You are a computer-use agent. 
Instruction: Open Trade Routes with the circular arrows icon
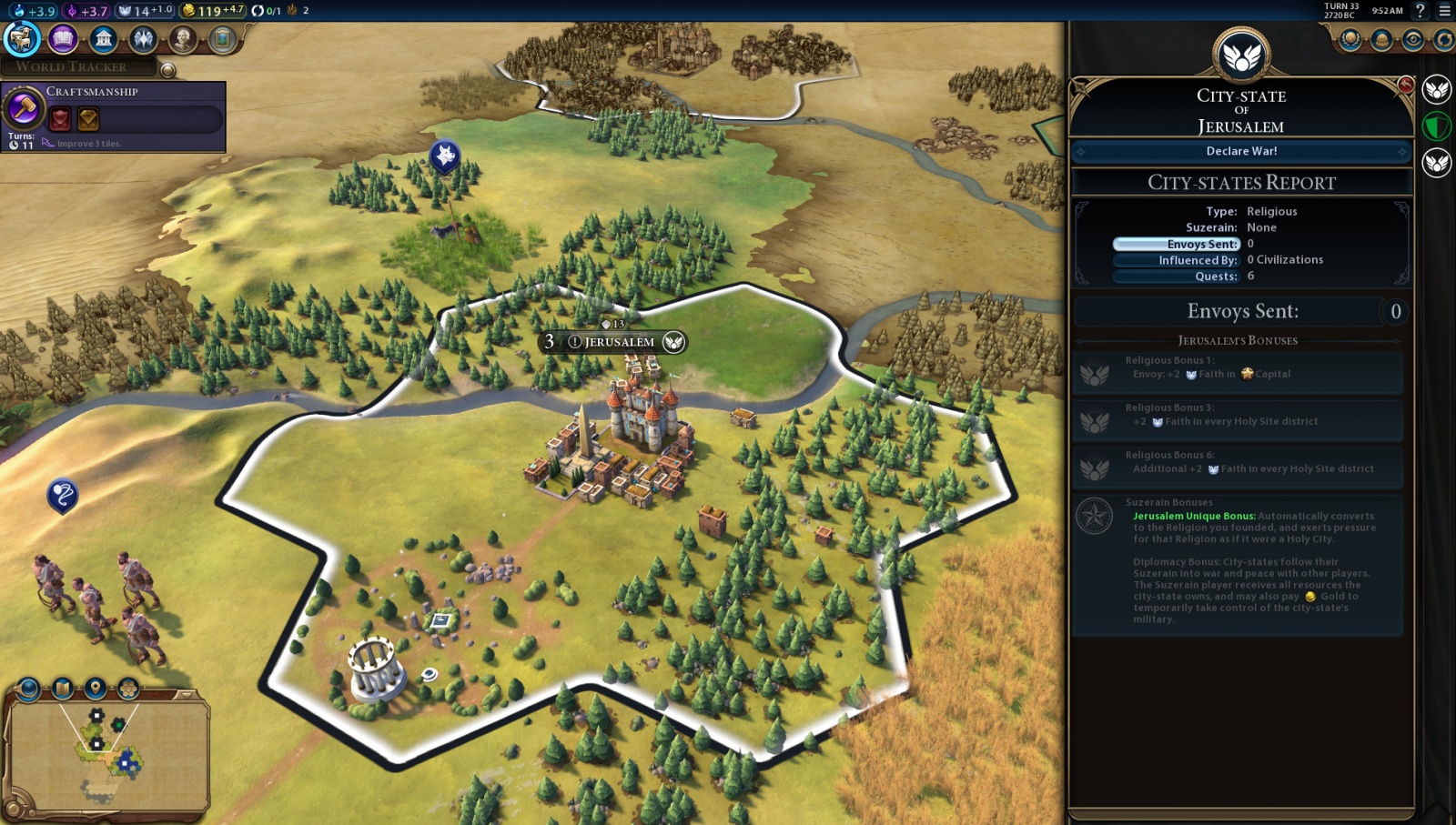tap(1445, 38)
